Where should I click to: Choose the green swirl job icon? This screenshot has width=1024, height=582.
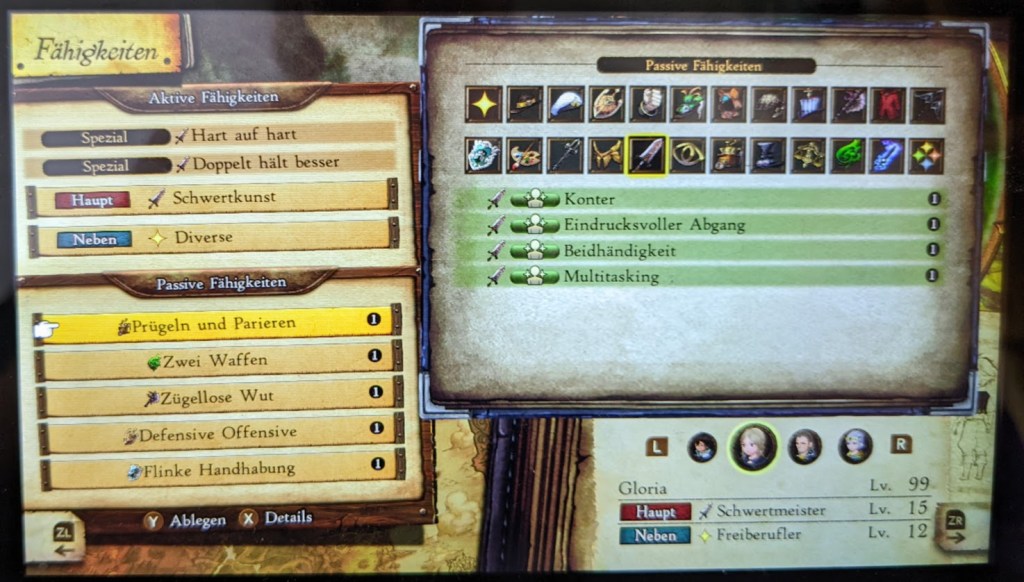point(847,156)
